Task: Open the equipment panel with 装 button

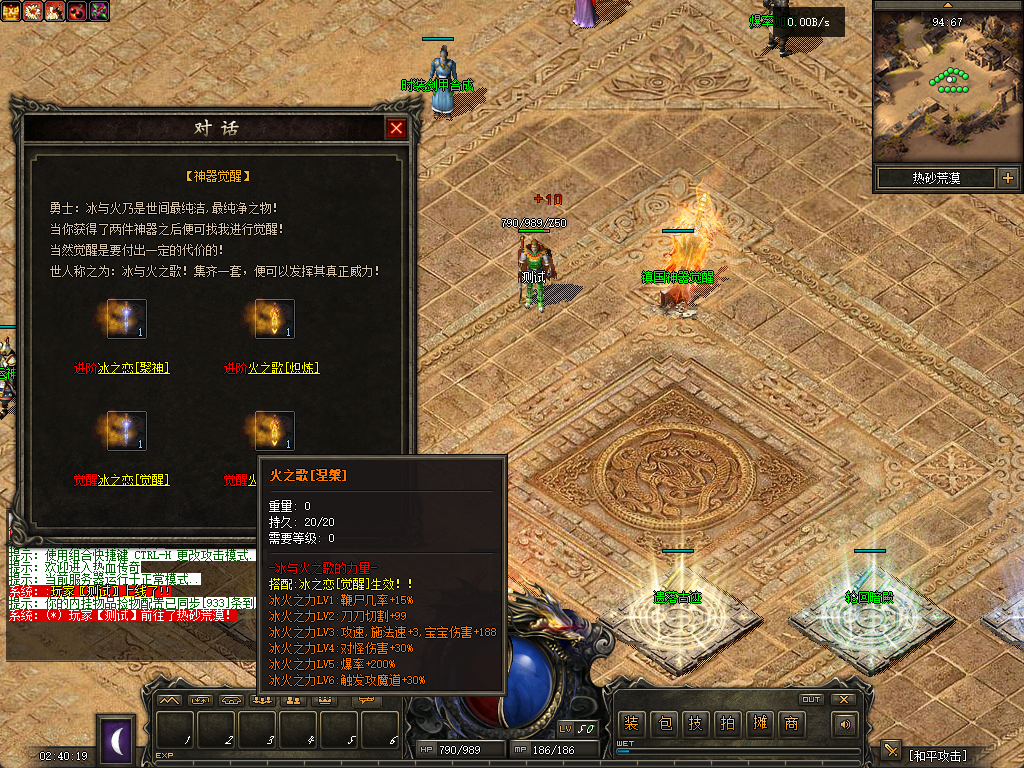Action: (x=631, y=724)
